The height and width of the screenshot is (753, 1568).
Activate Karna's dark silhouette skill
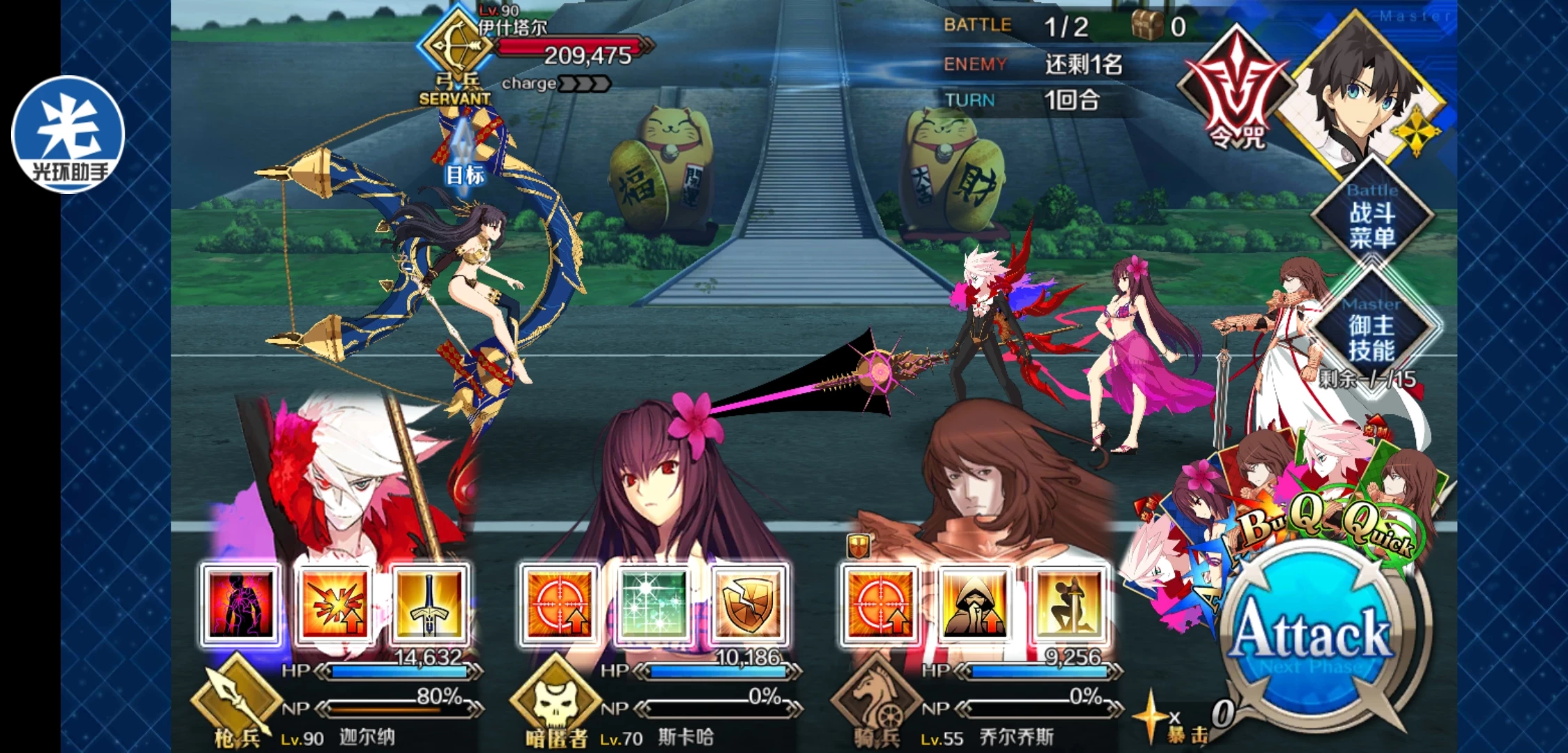240,604
